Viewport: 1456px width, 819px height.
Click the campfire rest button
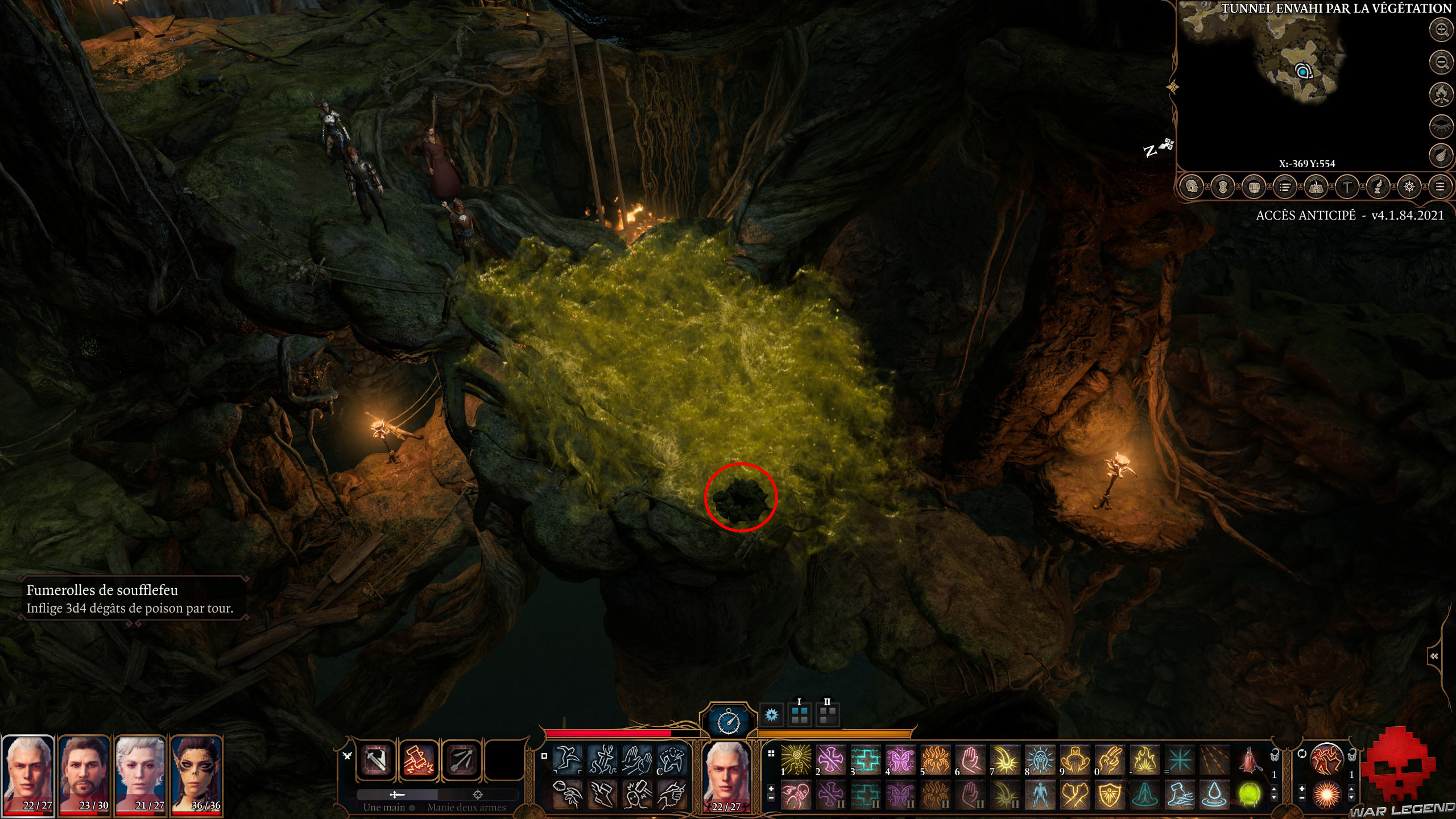pyautogui.click(x=1441, y=94)
